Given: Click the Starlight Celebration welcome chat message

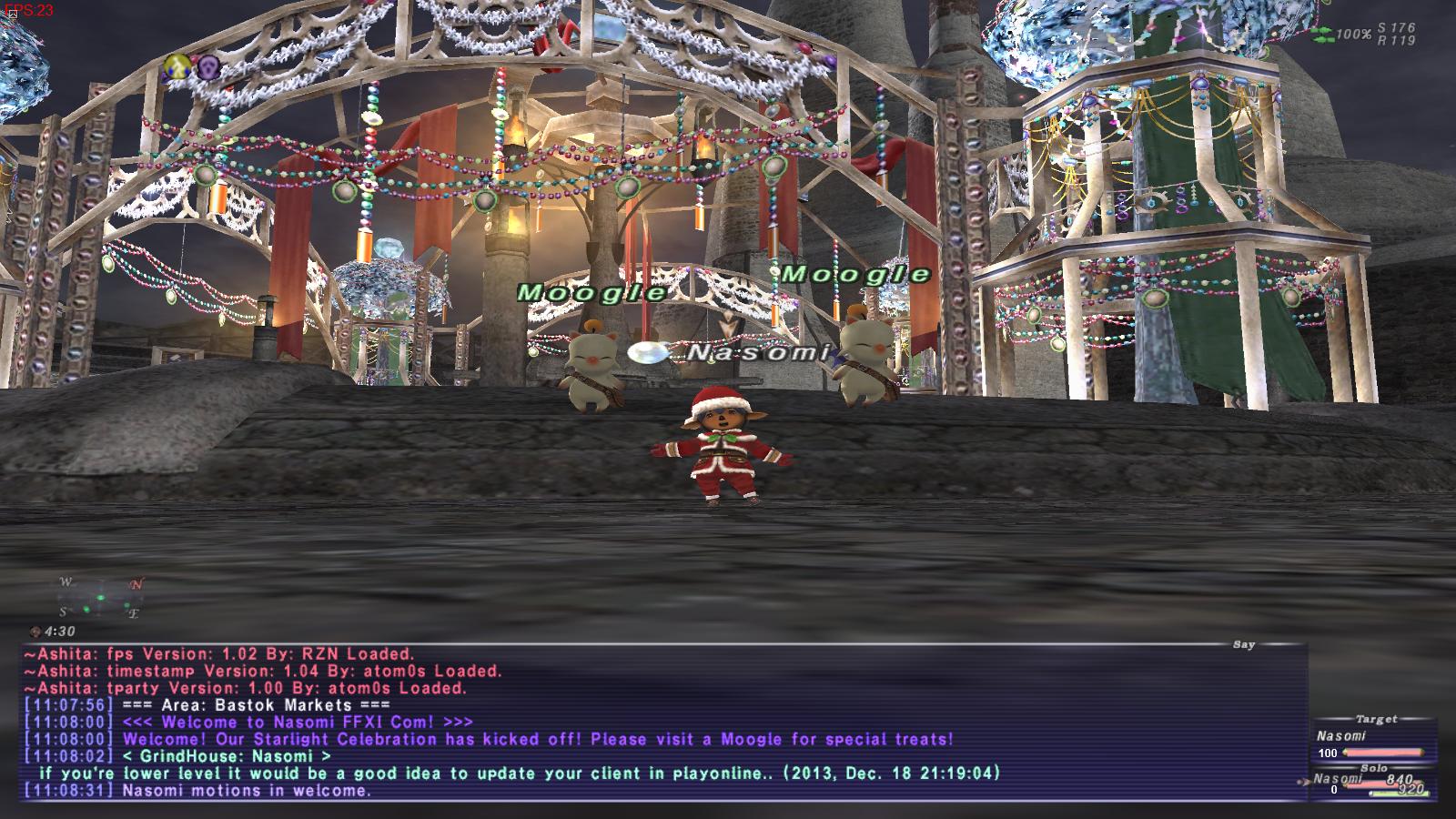Looking at the screenshot, I should 537,739.
